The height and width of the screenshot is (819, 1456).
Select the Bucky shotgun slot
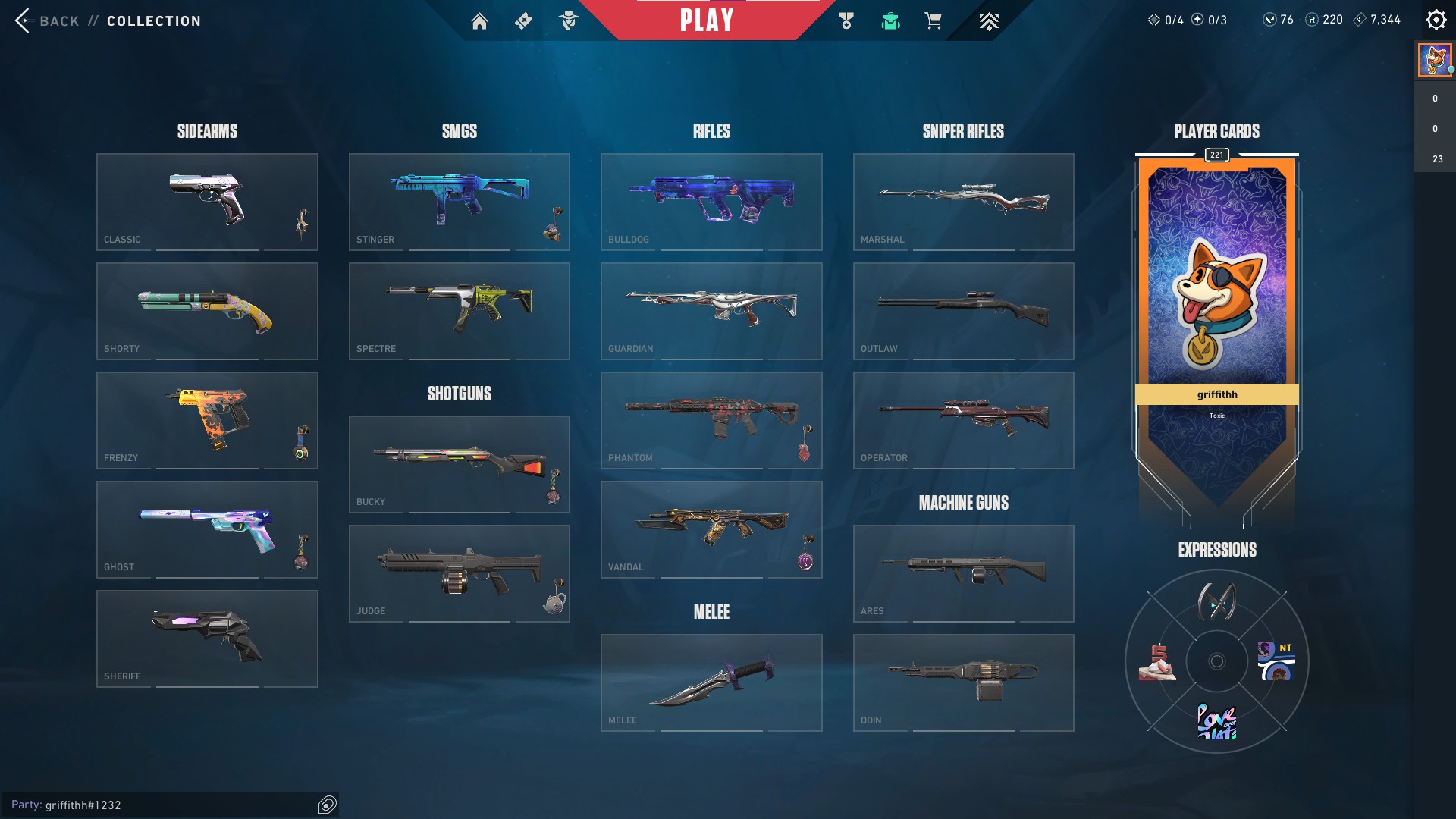pyautogui.click(x=459, y=464)
